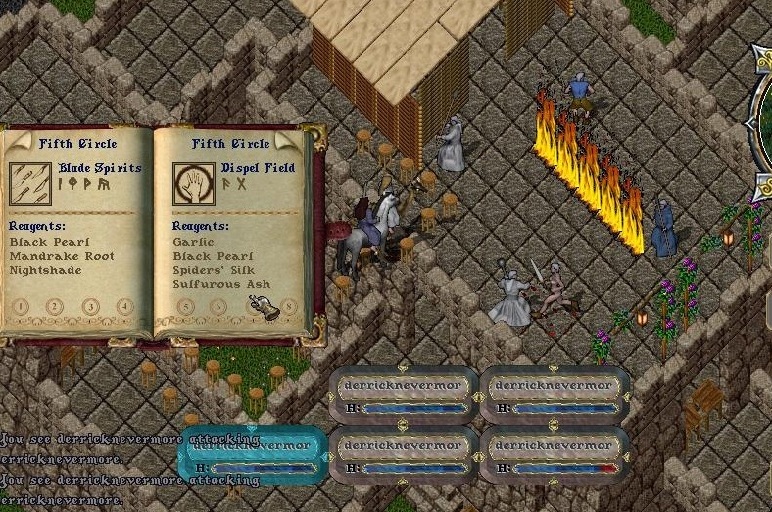Open spell circle 2 in the spellbook

55,306
